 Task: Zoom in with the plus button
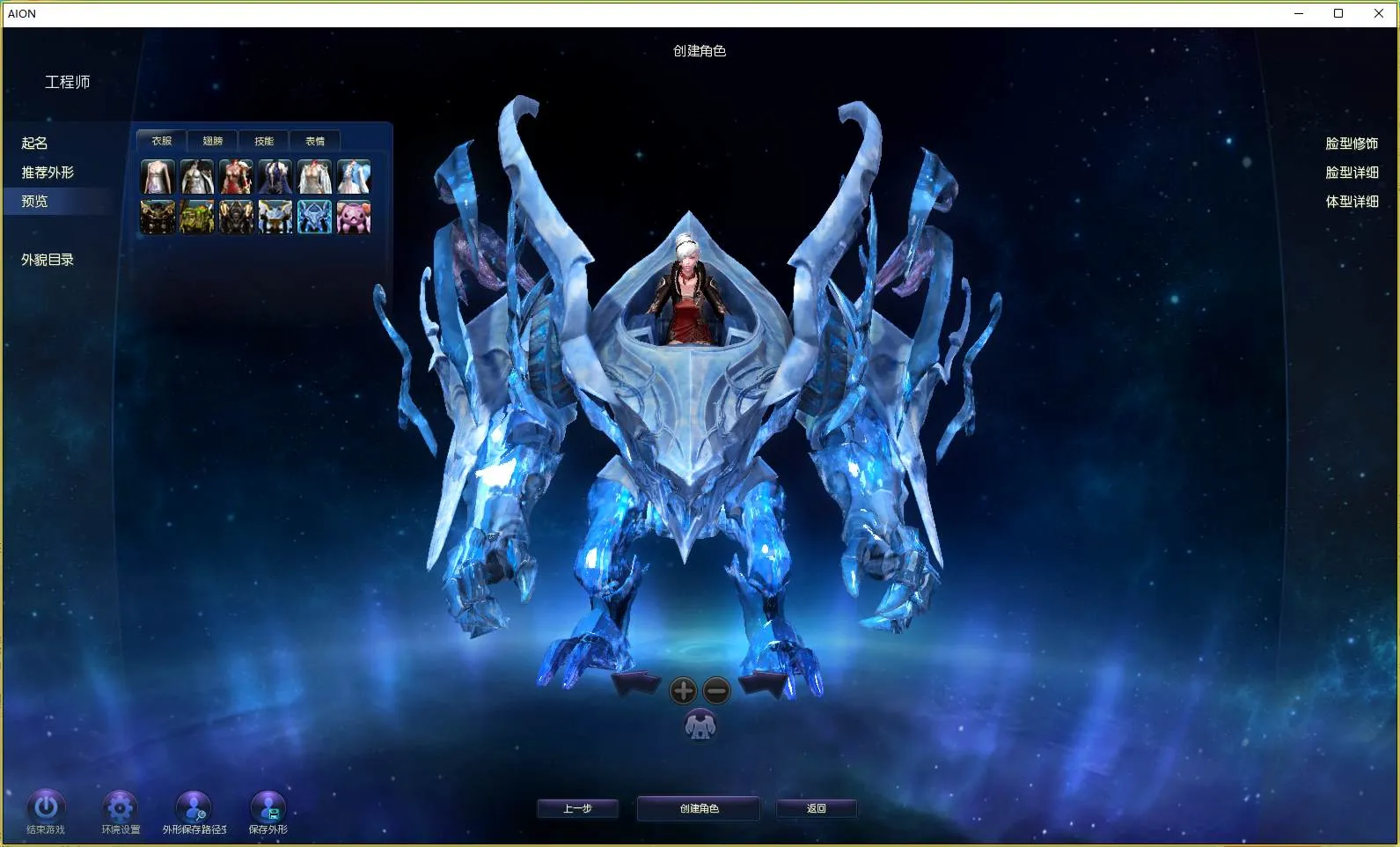683,691
